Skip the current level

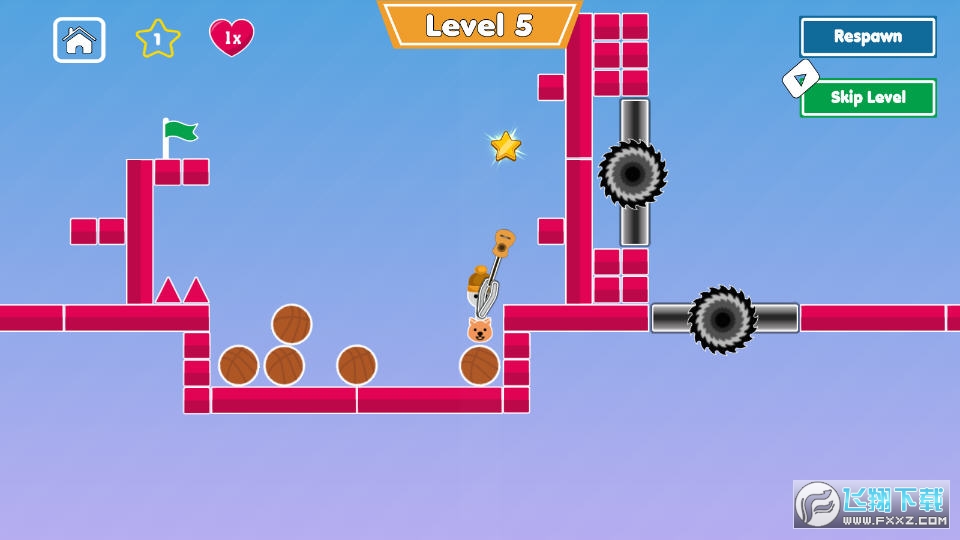[x=867, y=98]
